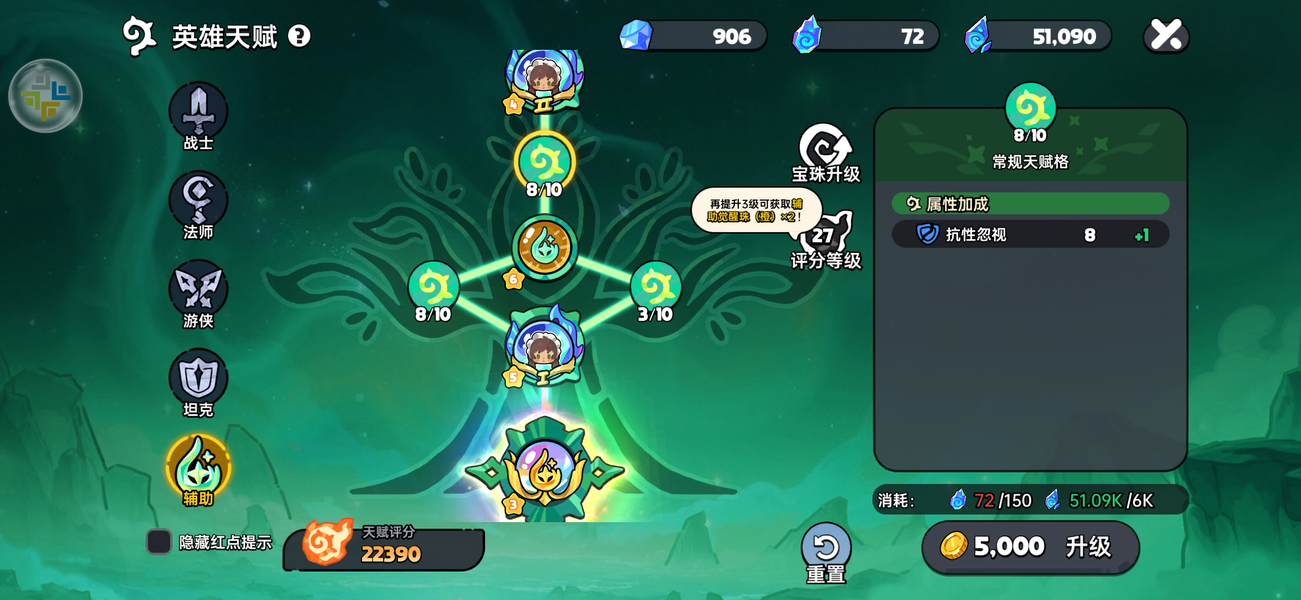This screenshot has height=600, width=1301.
Task: Open the 评分等级 rating level icon
Action: [824, 237]
